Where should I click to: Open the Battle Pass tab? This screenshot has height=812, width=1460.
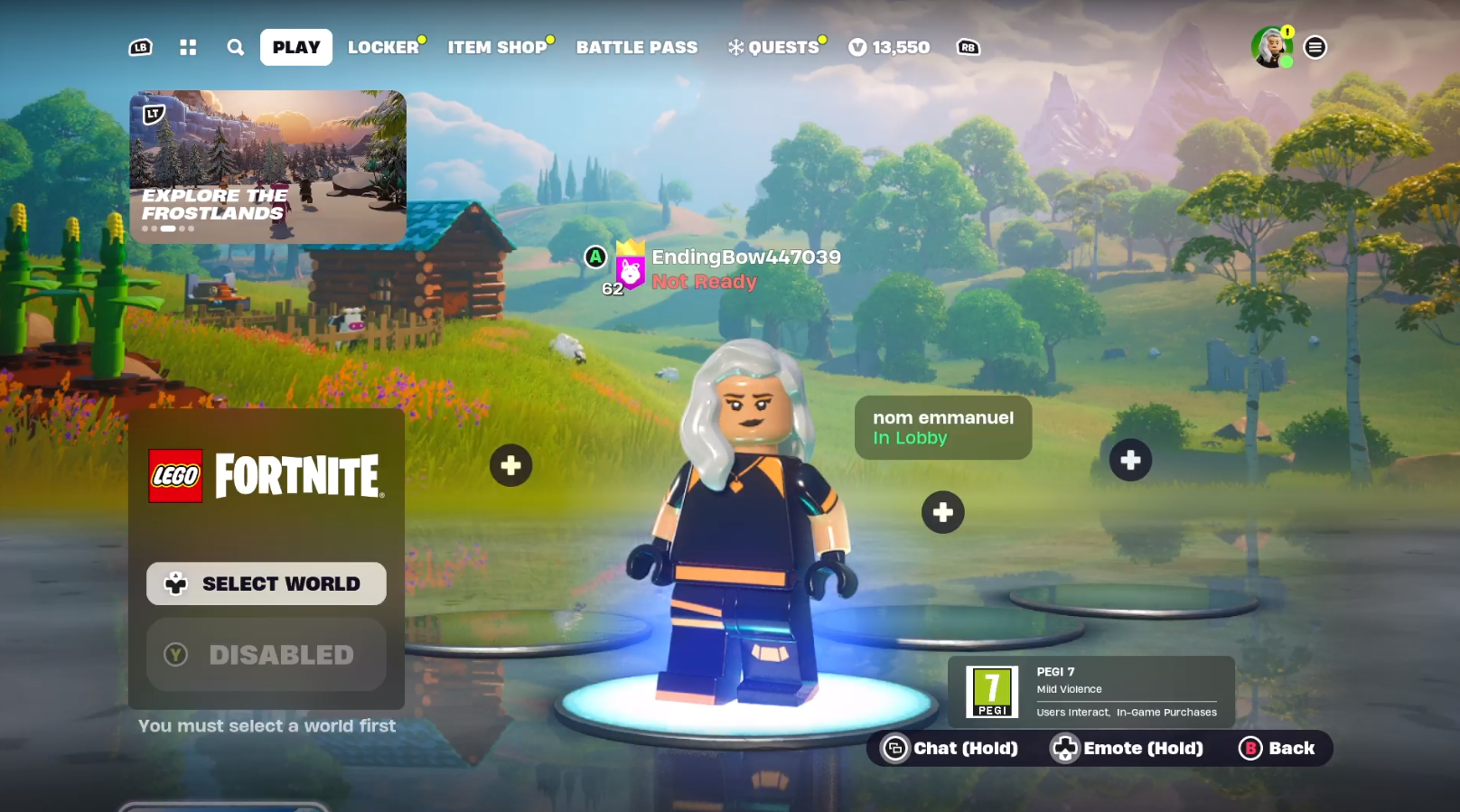point(637,48)
